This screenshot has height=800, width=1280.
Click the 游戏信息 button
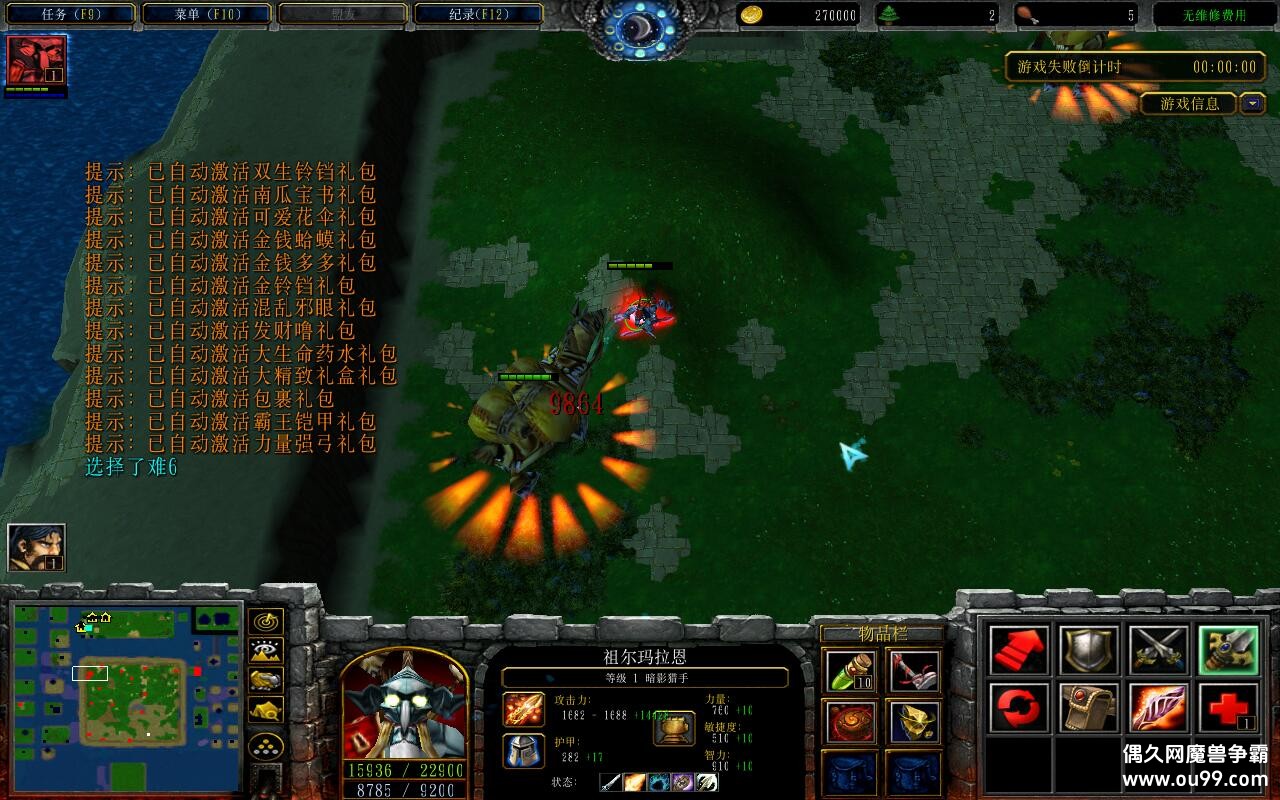[1189, 104]
